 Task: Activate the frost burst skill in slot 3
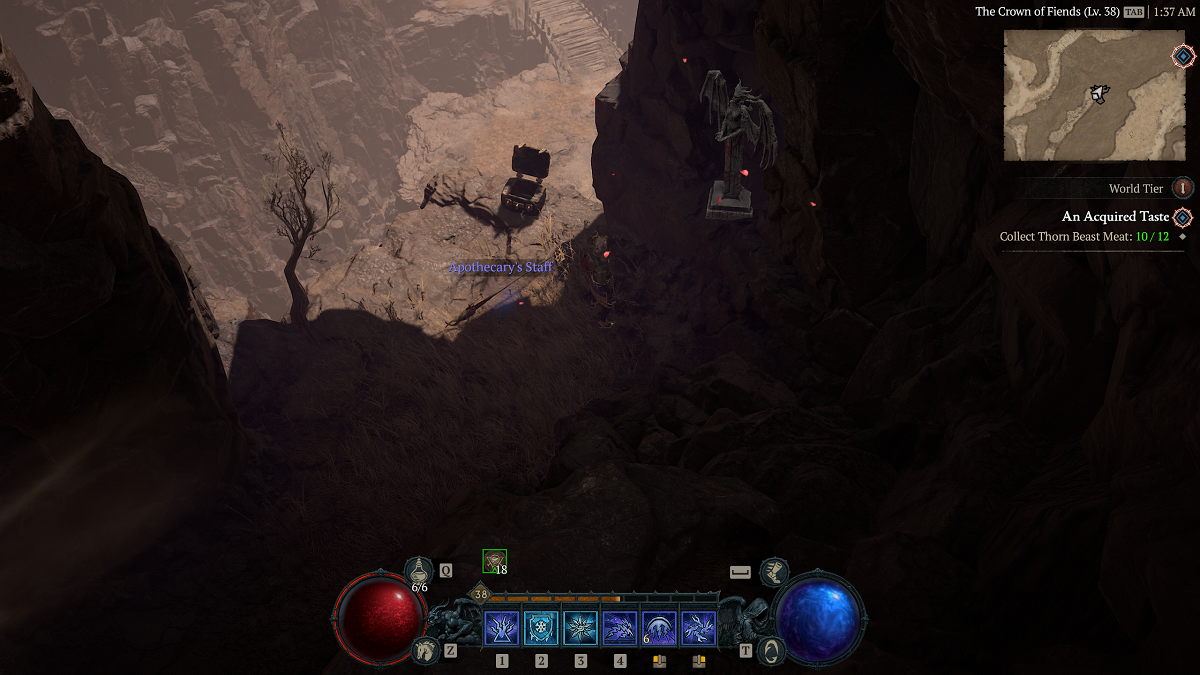point(580,628)
